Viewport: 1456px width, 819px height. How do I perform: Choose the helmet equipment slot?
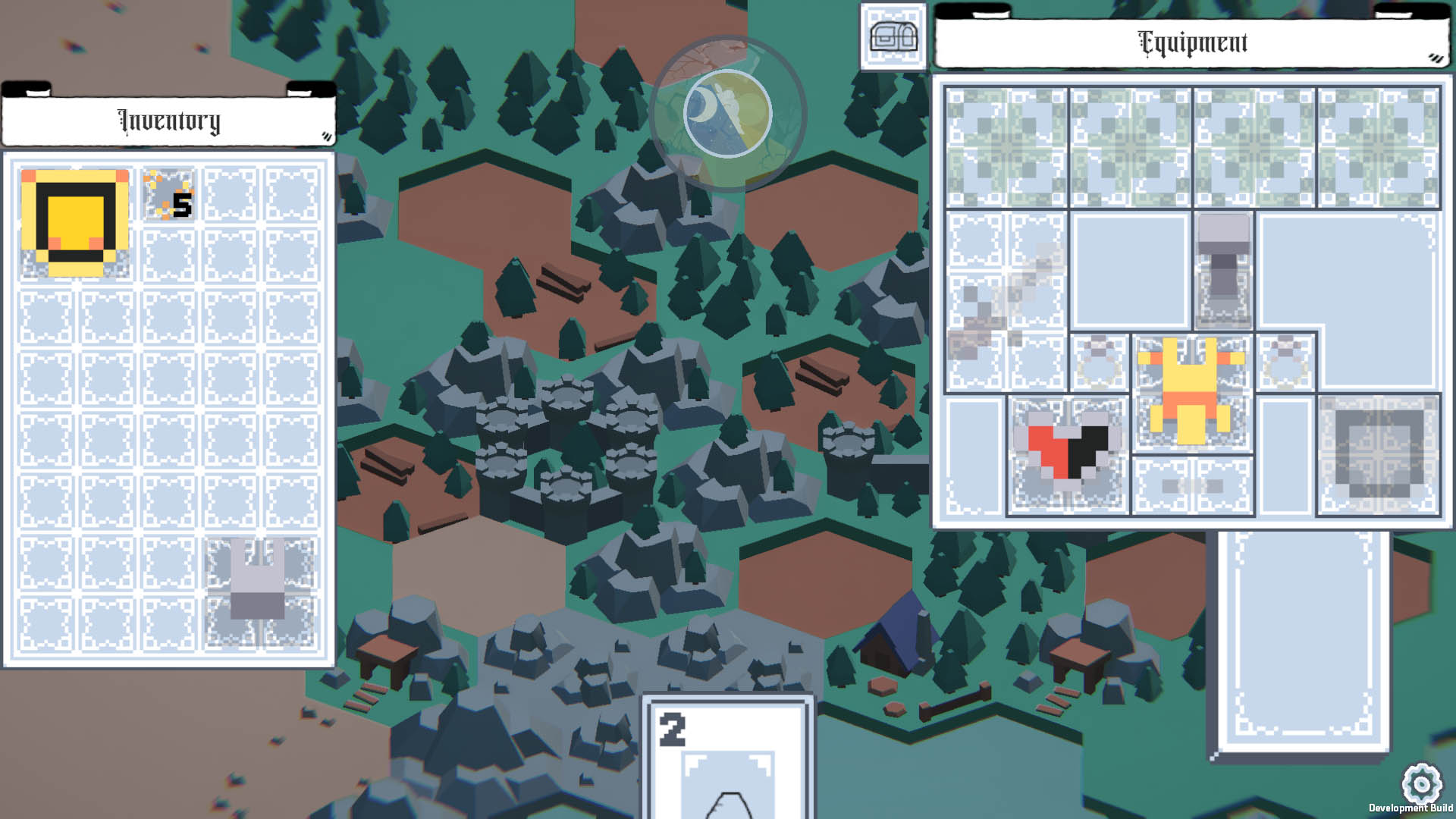(1223, 269)
